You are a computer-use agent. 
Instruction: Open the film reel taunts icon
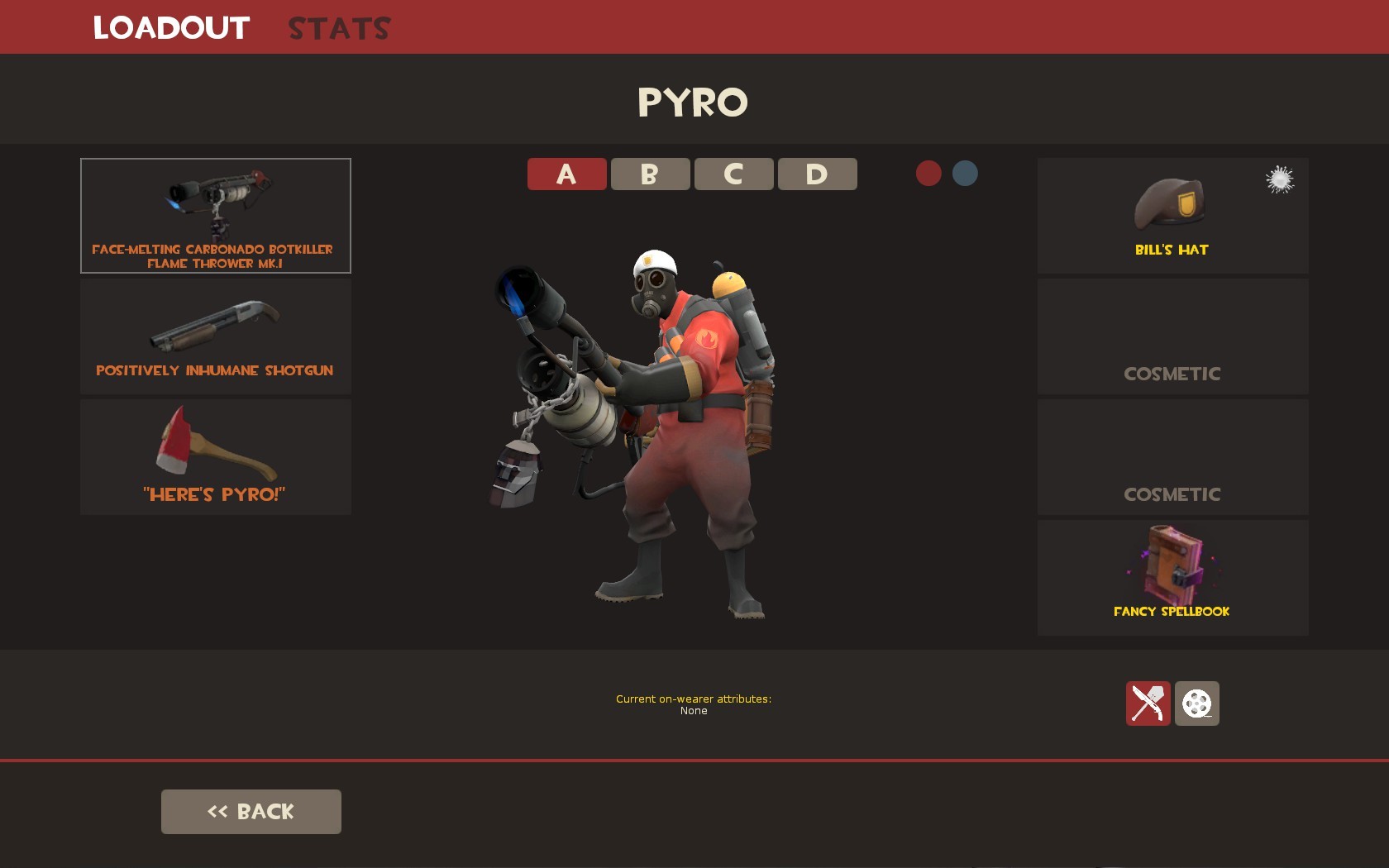(x=1198, y=703)
